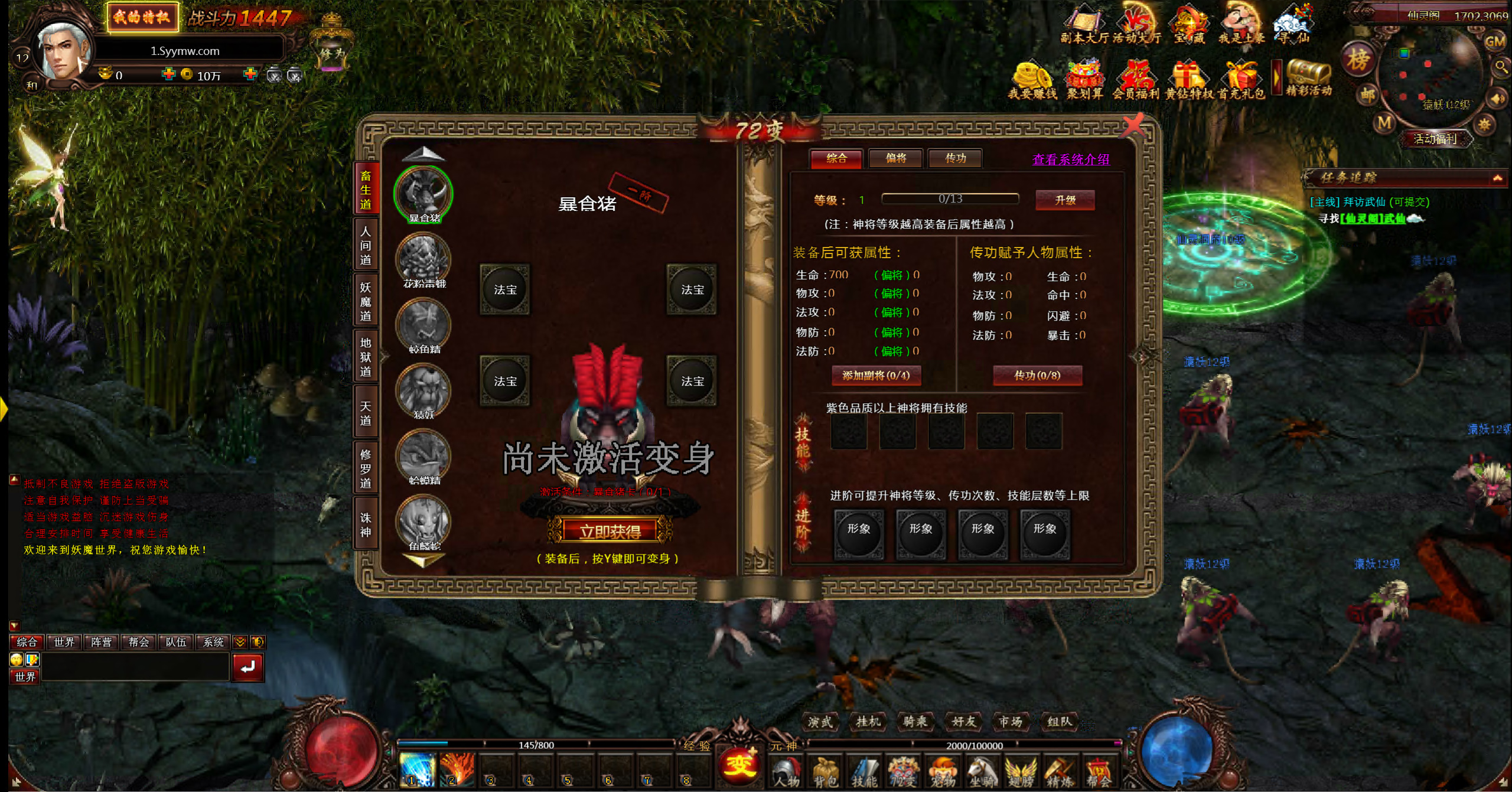Close the 72变 transformation panel
Screen dimensions: 1512x792
pyautogui.click(x=1133, y=125)
